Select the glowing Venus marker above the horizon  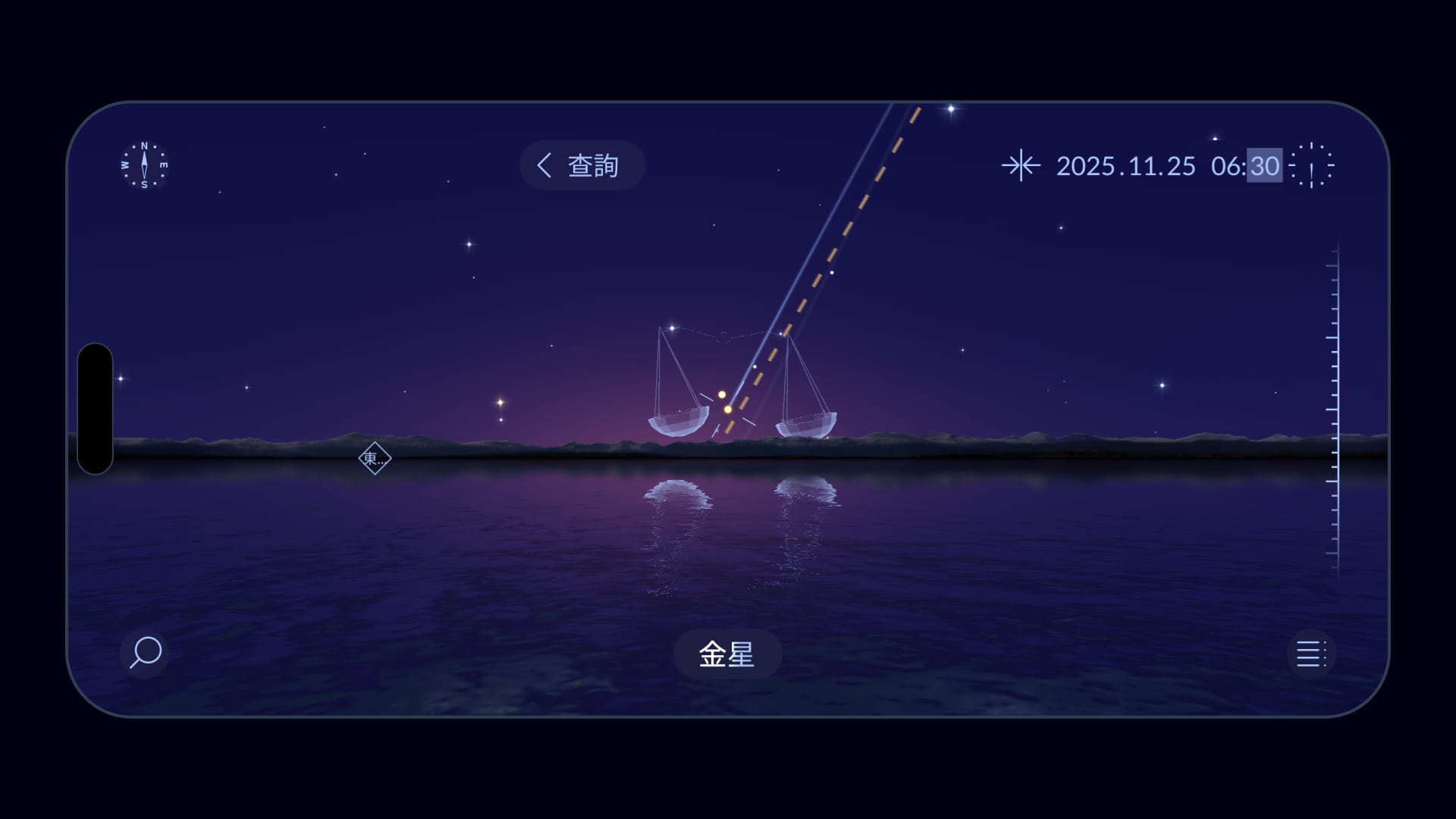click(x=728, y=409)
